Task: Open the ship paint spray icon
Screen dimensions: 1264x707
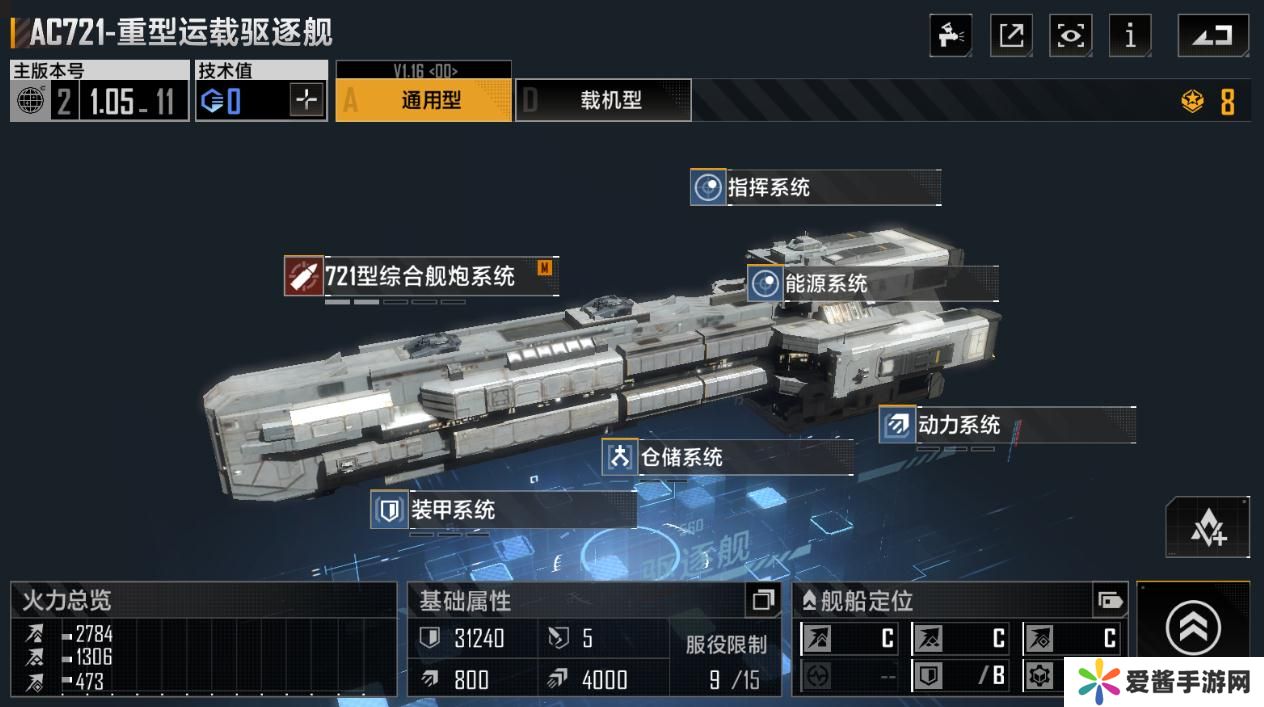Action: tap(950, 36)
